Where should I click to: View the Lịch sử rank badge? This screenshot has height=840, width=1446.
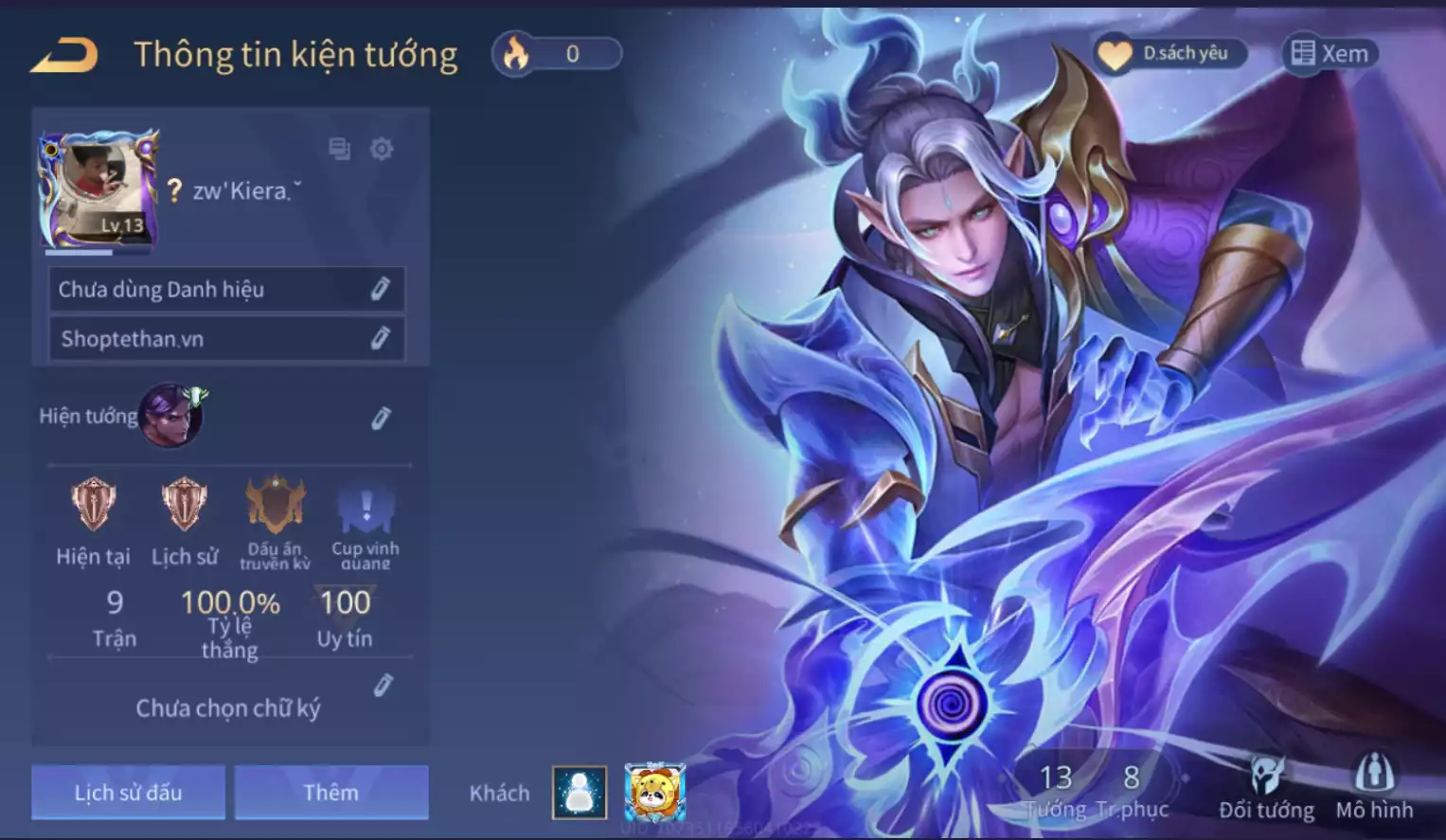[184, 504]
